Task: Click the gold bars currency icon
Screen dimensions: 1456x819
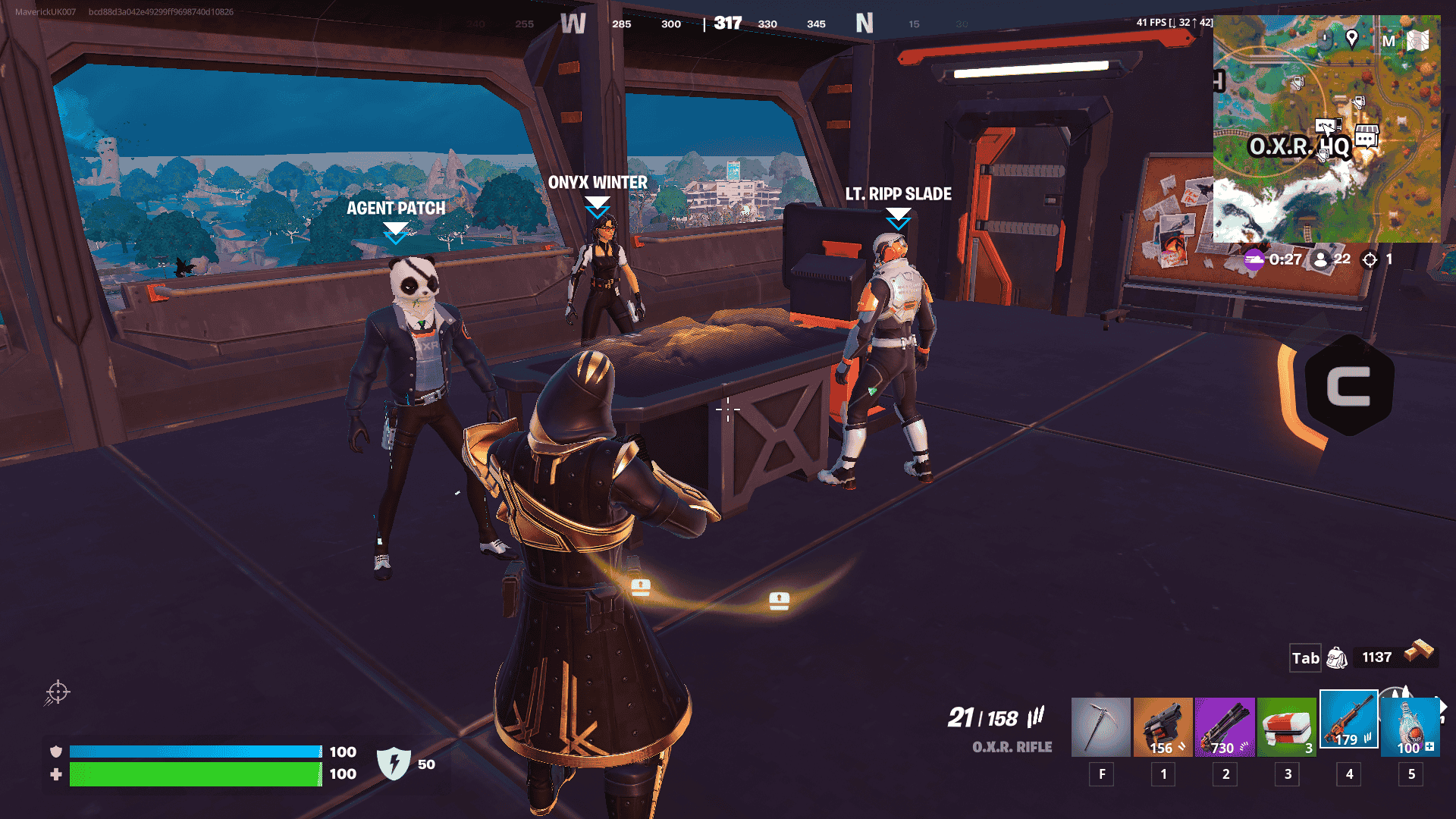Action: [1419, 651]
